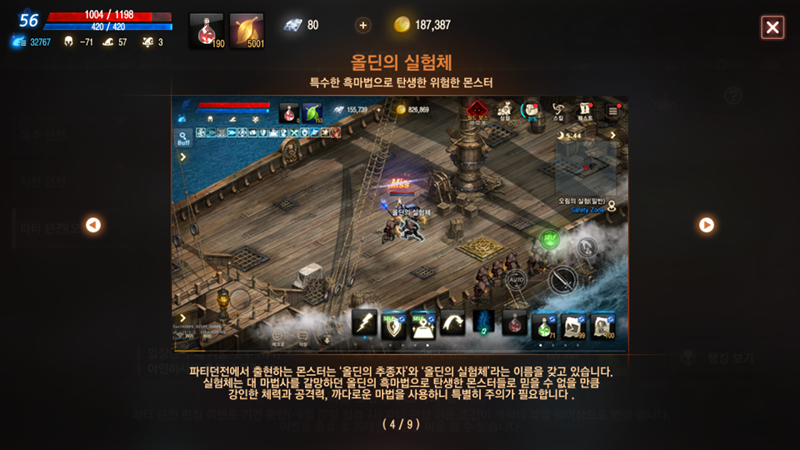Viewport: 800px width, 450px height.
Task: Open the gold coin balance
Action: [422, 25]
